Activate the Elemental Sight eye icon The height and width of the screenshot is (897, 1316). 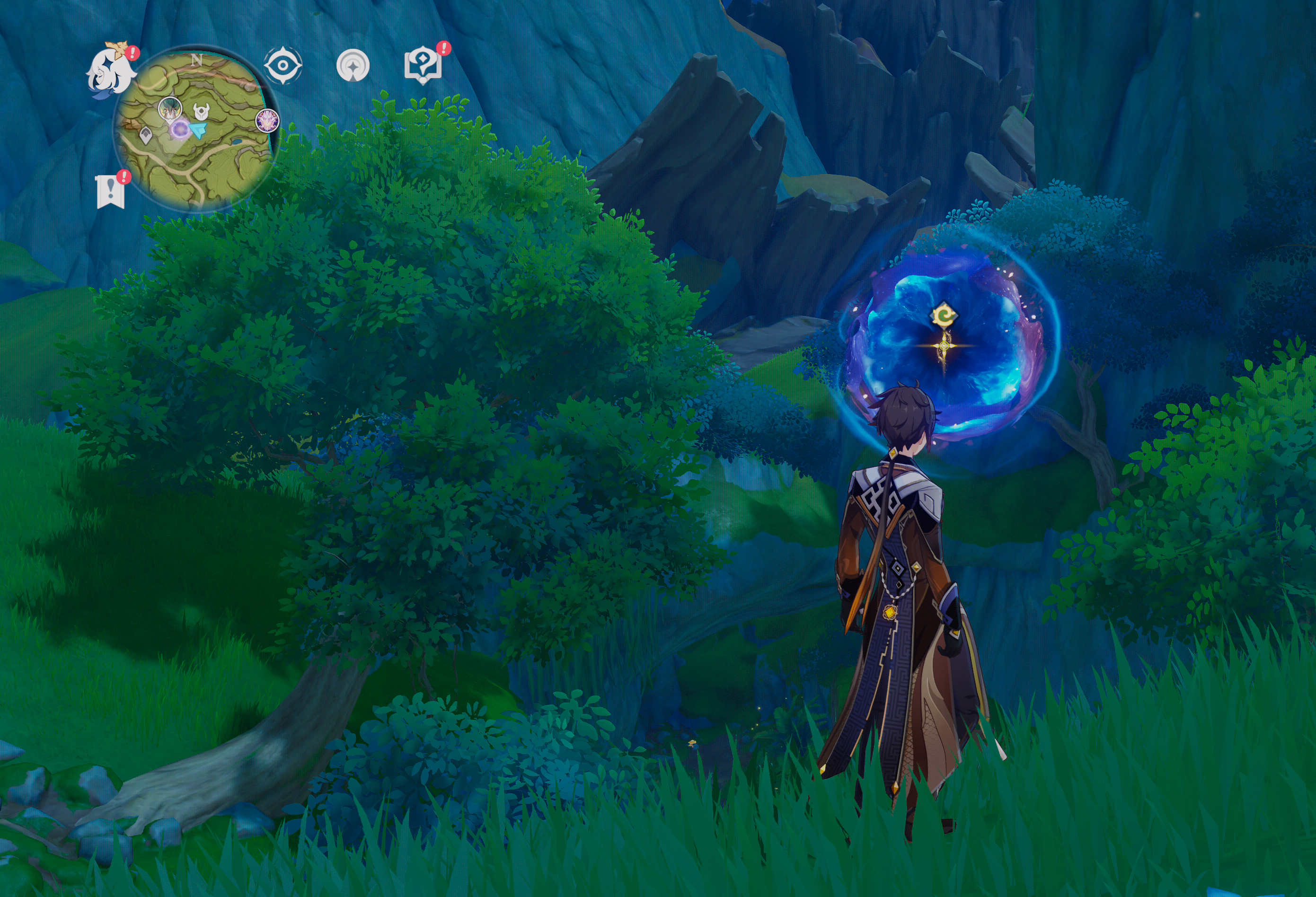pos(283,66)
